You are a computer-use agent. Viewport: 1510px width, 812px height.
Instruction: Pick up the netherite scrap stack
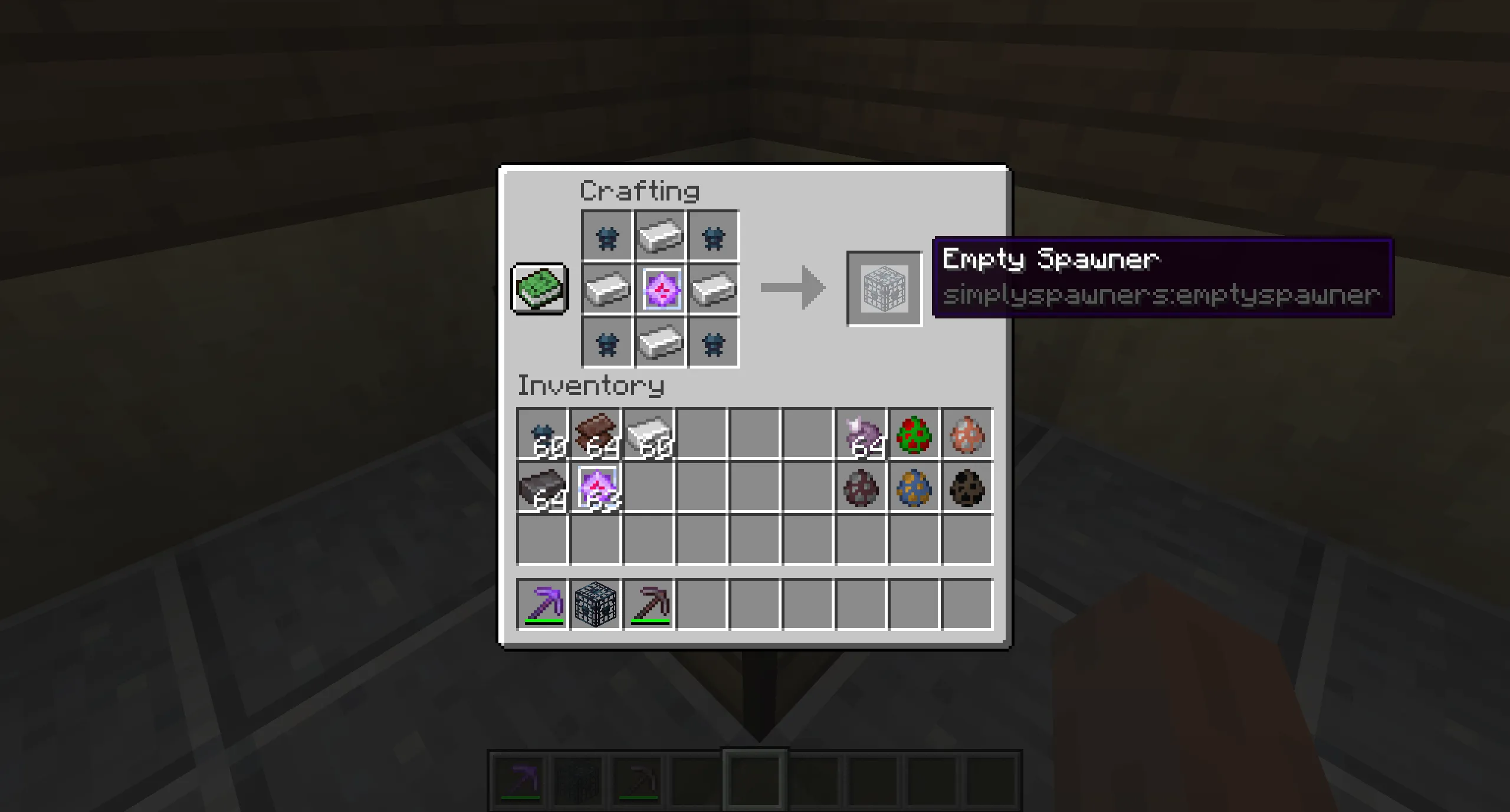click(596, 435)
